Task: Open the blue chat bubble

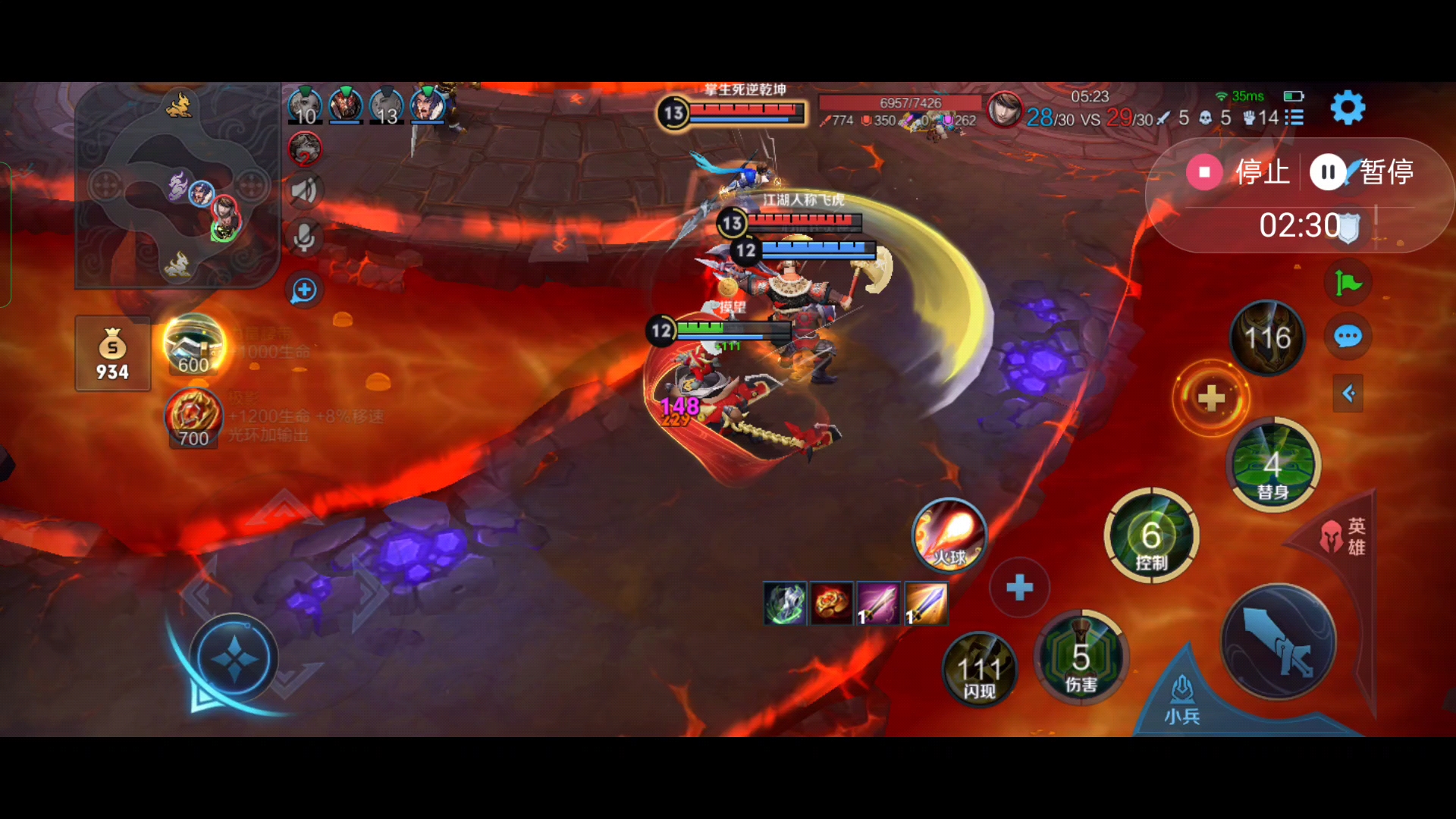Action: point(1348,337)
